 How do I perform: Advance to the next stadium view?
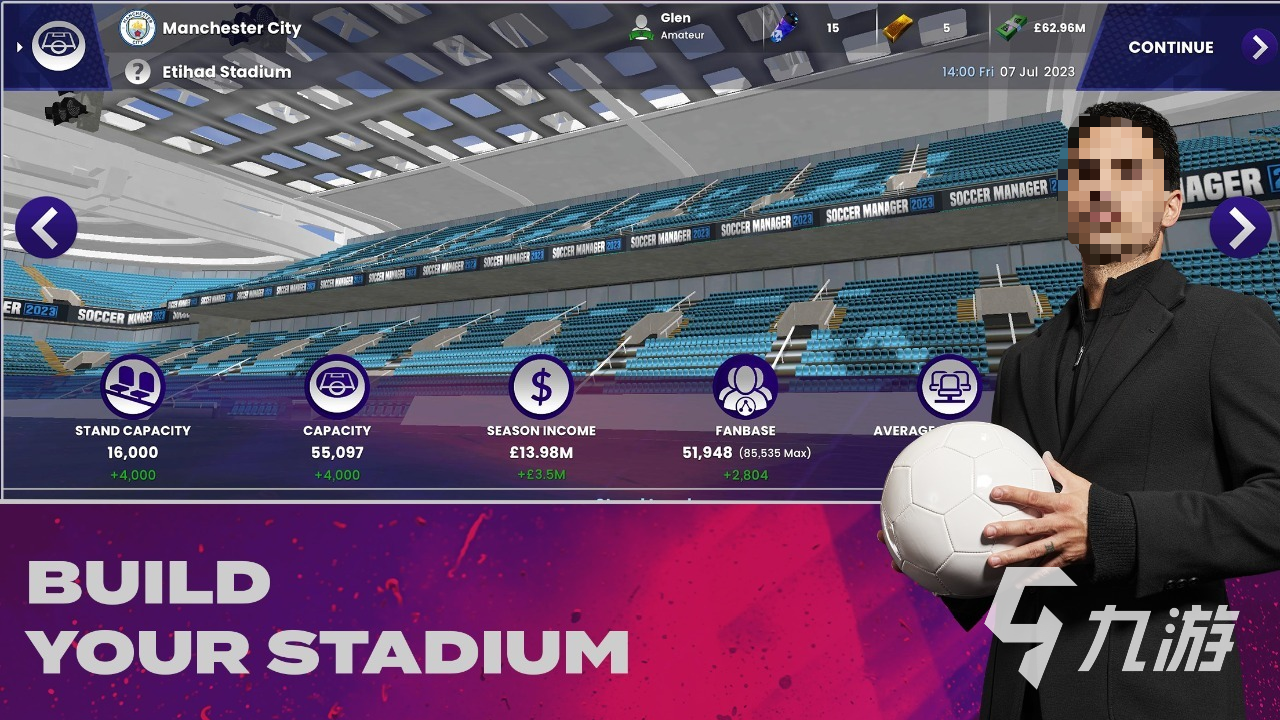click(1240, 228)
